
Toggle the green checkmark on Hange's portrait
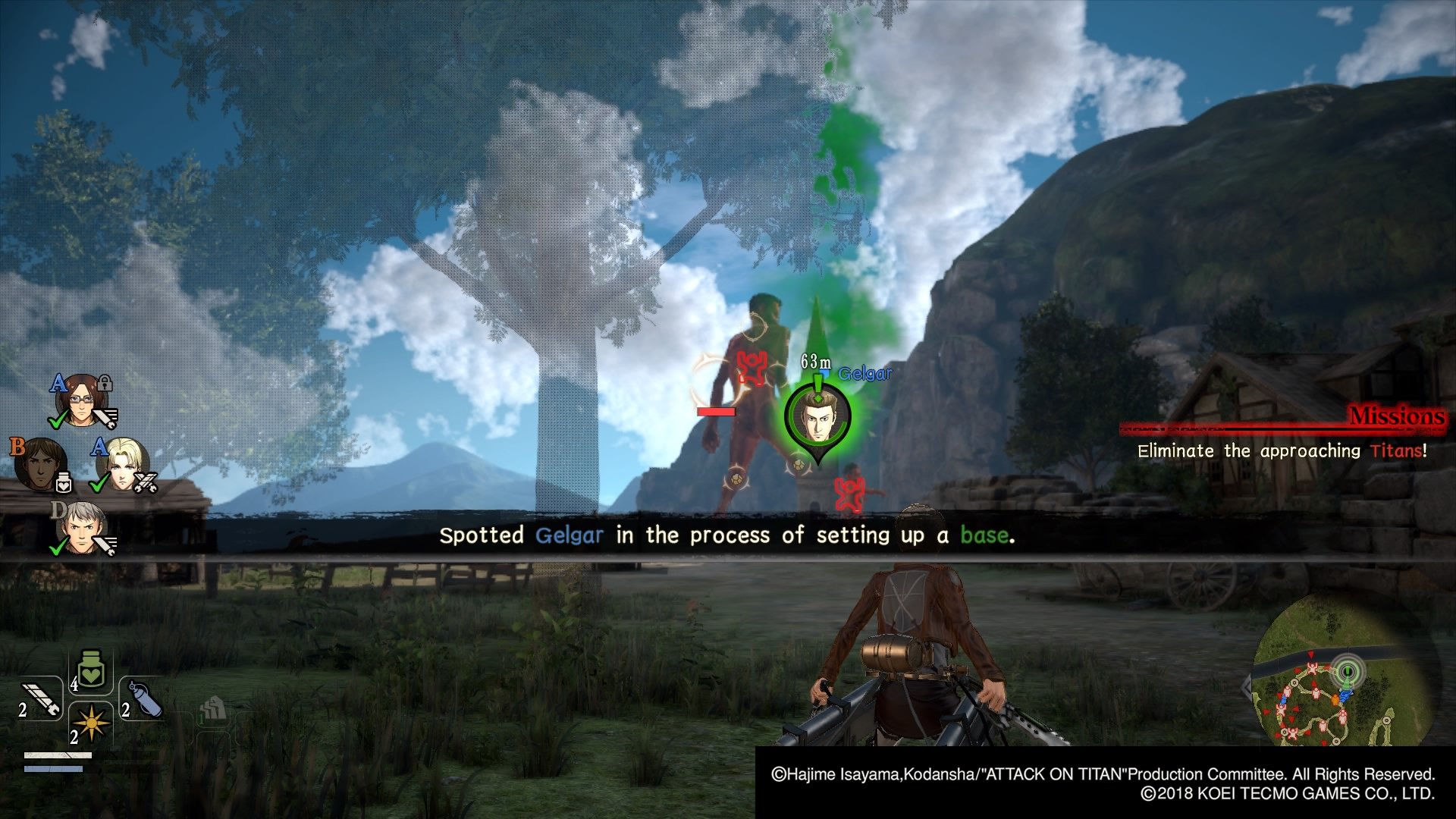pyautogui.click(x=58, y=419)
